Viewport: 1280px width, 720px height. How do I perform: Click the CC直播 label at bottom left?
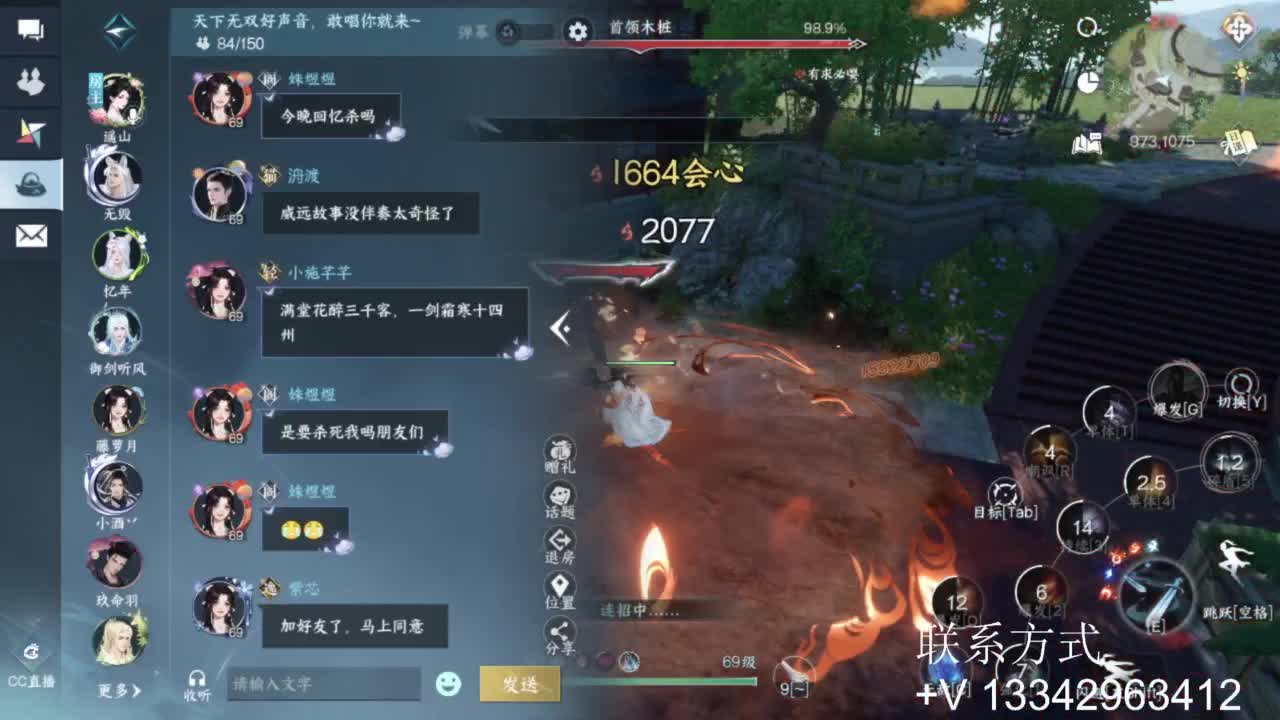coord(30,680)
